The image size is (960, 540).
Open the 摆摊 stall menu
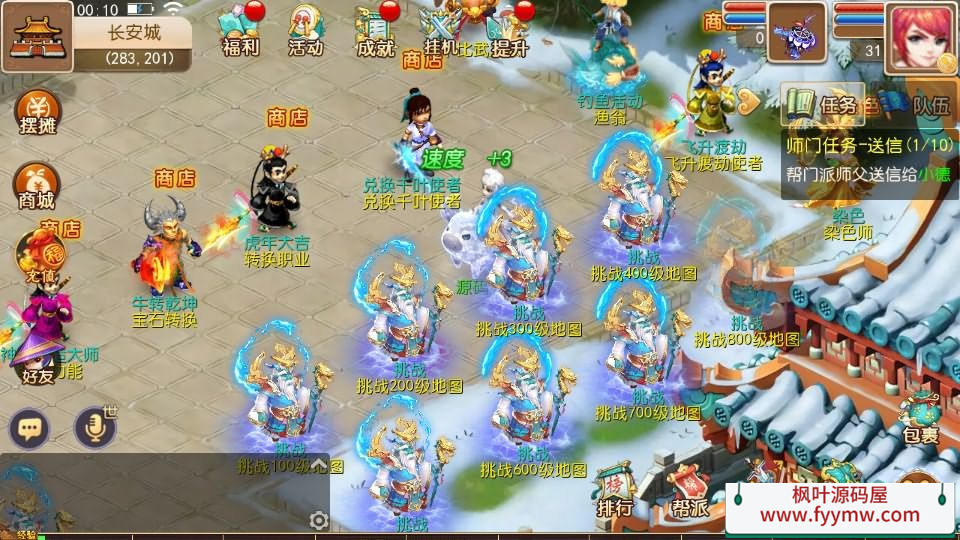coord(37,112)
